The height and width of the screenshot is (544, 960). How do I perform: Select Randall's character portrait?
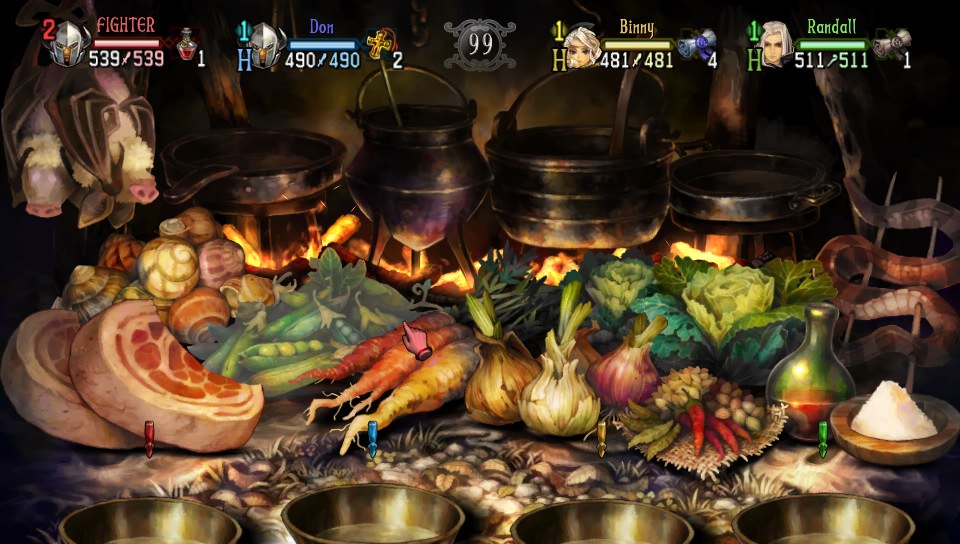[772, 45]
